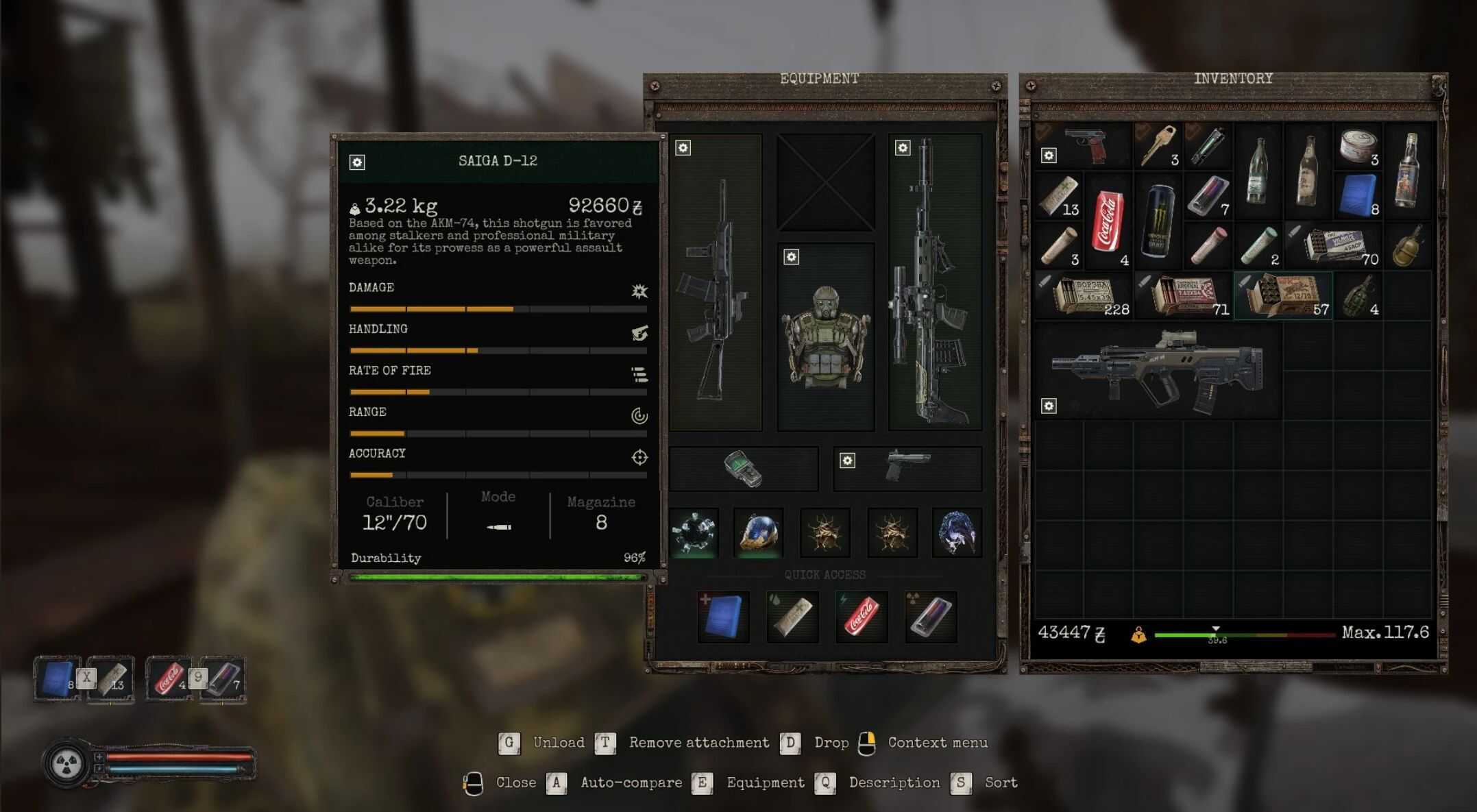Select the Coca-Cola can in the inventory grid
1477x812 pixels.
[x=1108, y=221]
